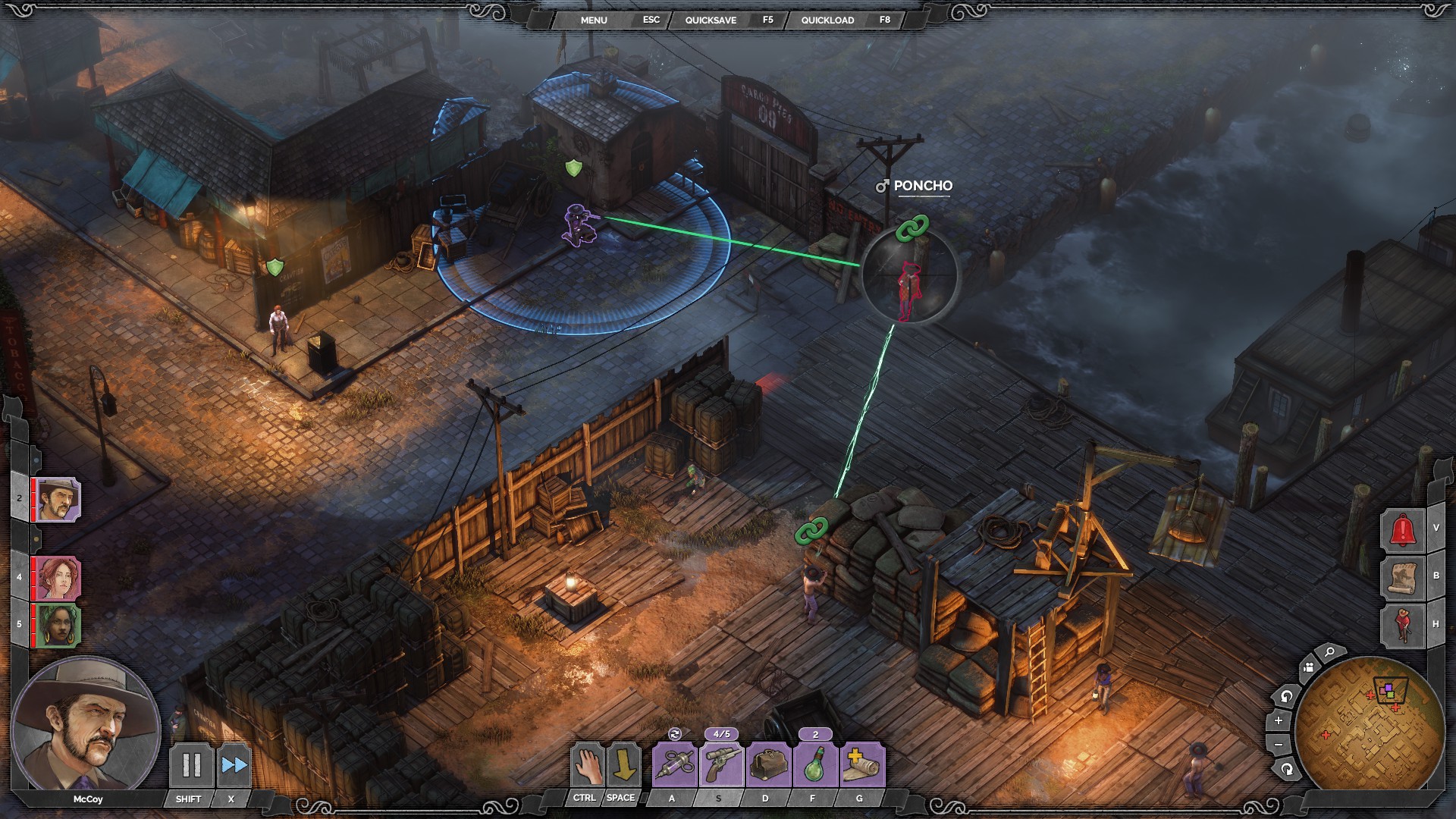Select the hand interaction icon
Screen dimensions: 1456x819
pos(588,765)
